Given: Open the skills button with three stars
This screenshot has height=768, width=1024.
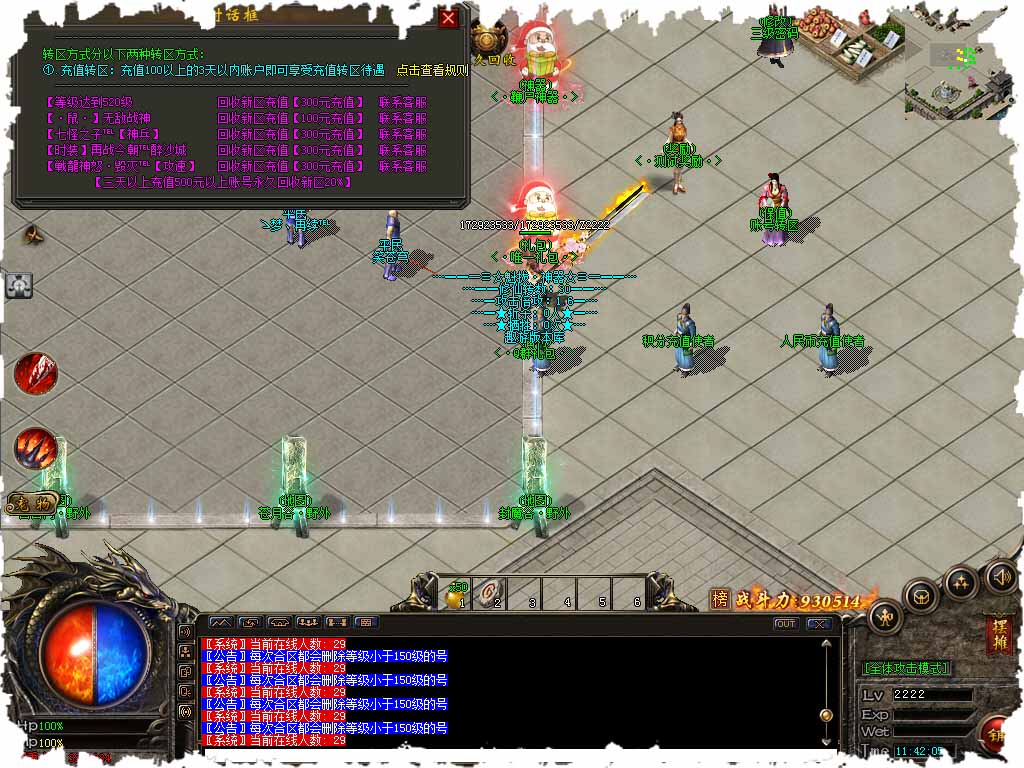Looking at the screenshot, I should tap(961, 582).
